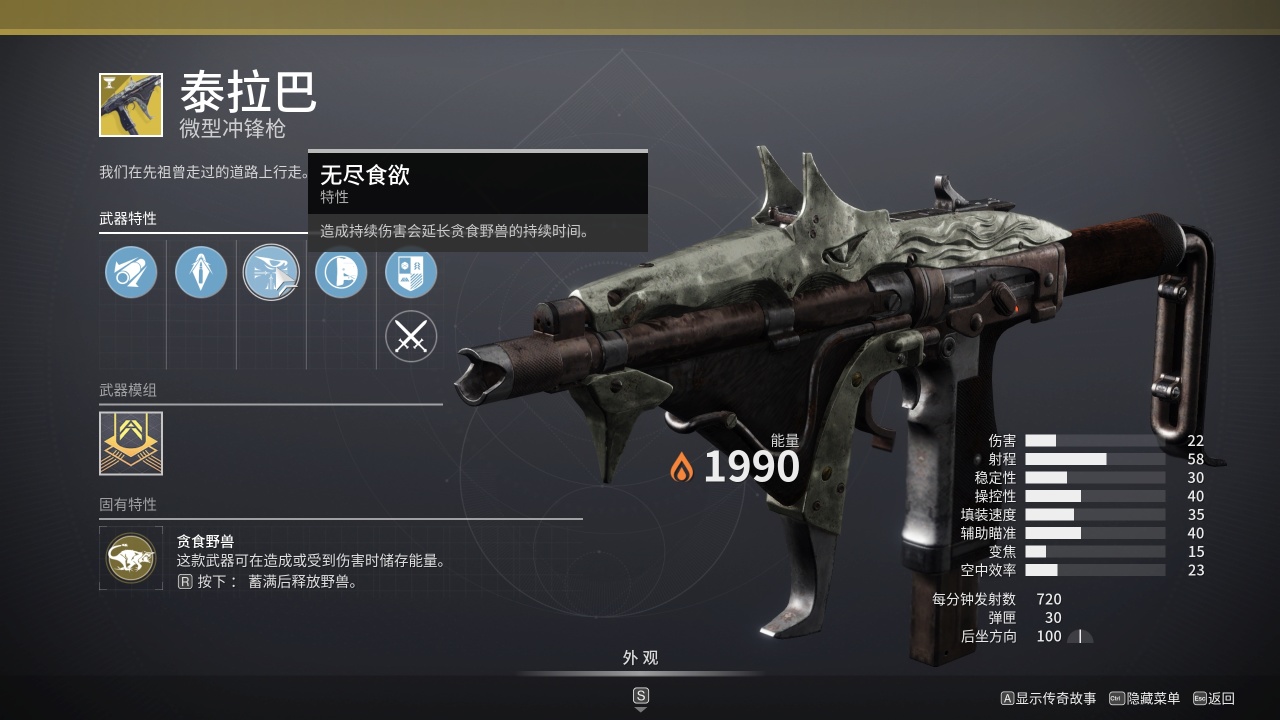The height and width of the screenshot is (720, 1280).
Task: Select the bullet magazine perk icon
Action: [x=201, y=272]
